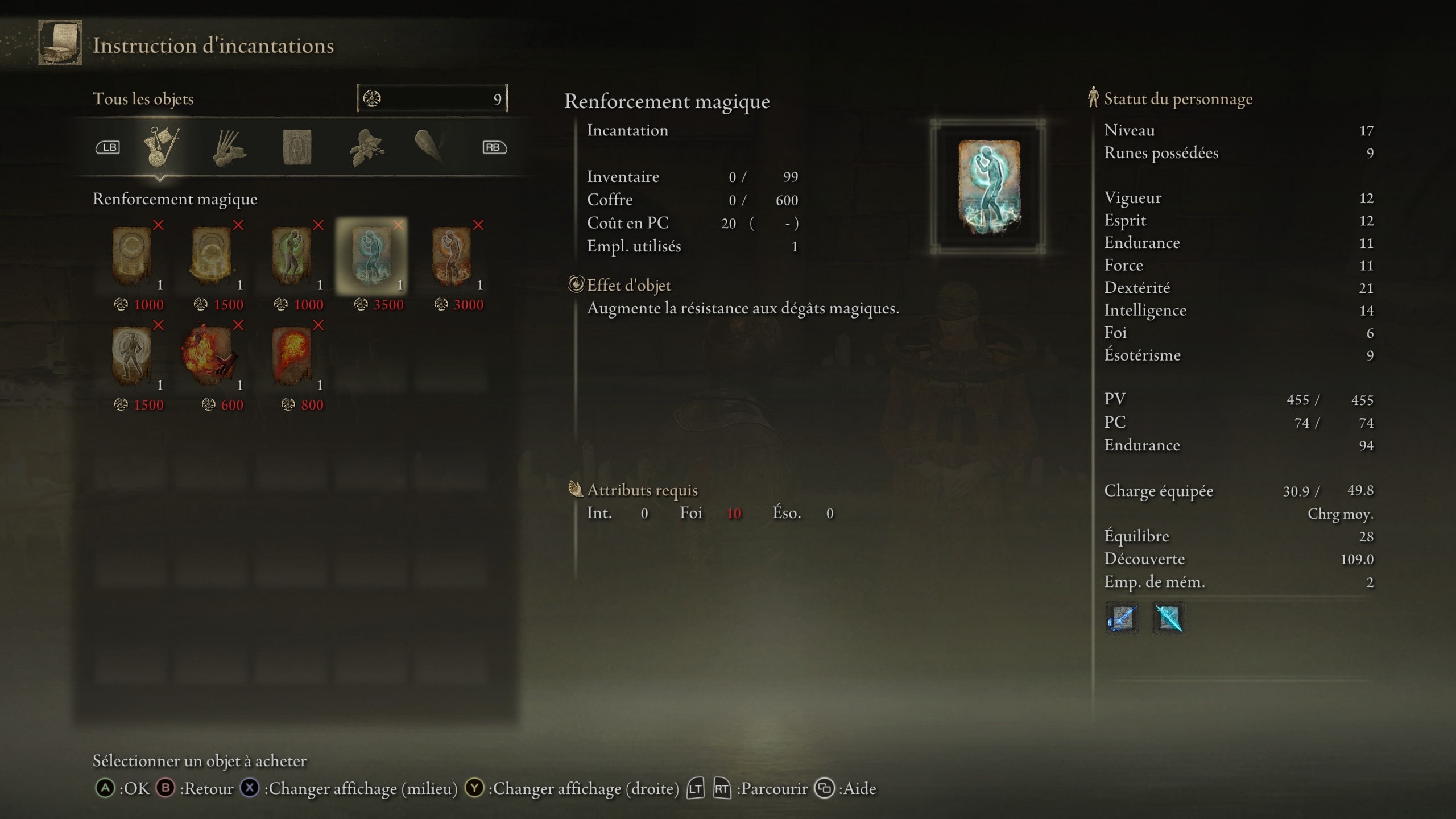This screenshot has width=1456, height=819.
Task: Click the Effet d'objet flame icon
Action: (x=576, y=285)
